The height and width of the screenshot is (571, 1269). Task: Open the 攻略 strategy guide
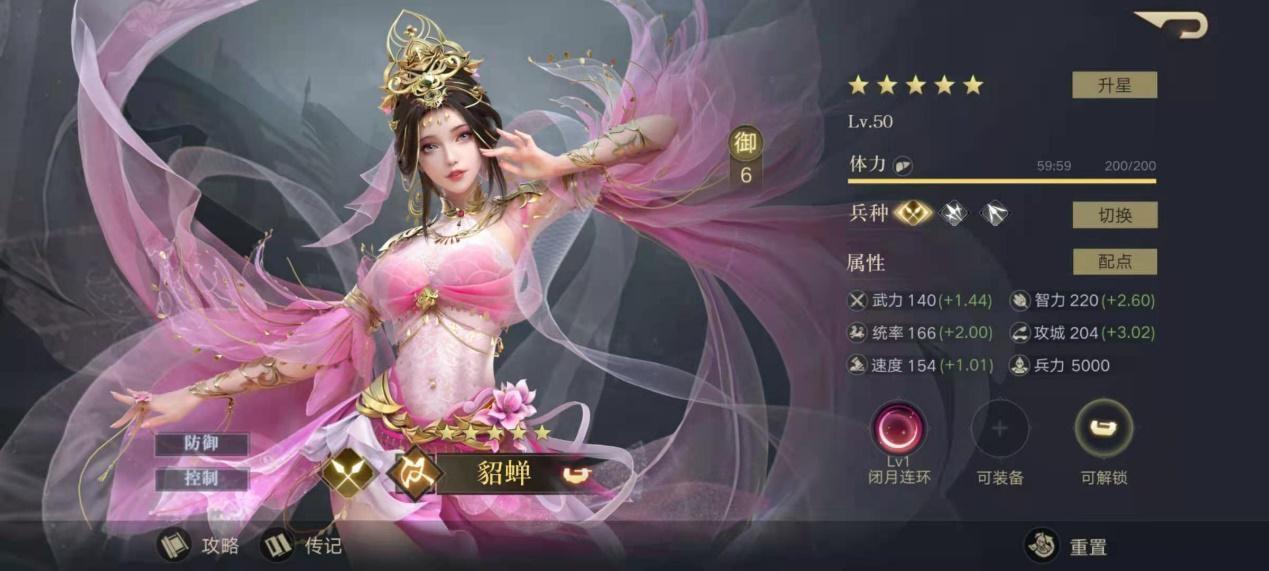coord(200,545)
